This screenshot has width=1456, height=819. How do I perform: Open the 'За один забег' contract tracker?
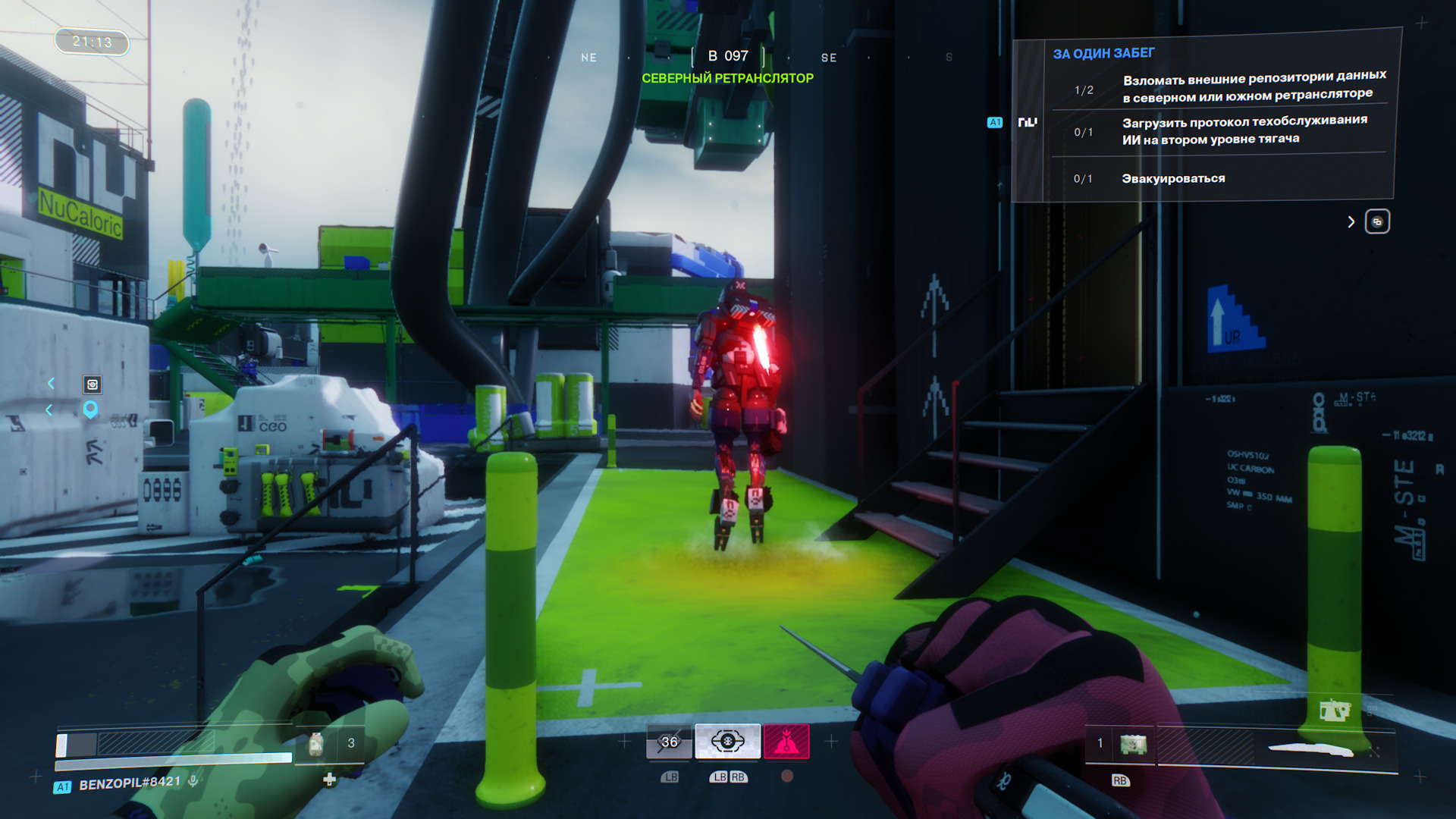(1103, 54)
